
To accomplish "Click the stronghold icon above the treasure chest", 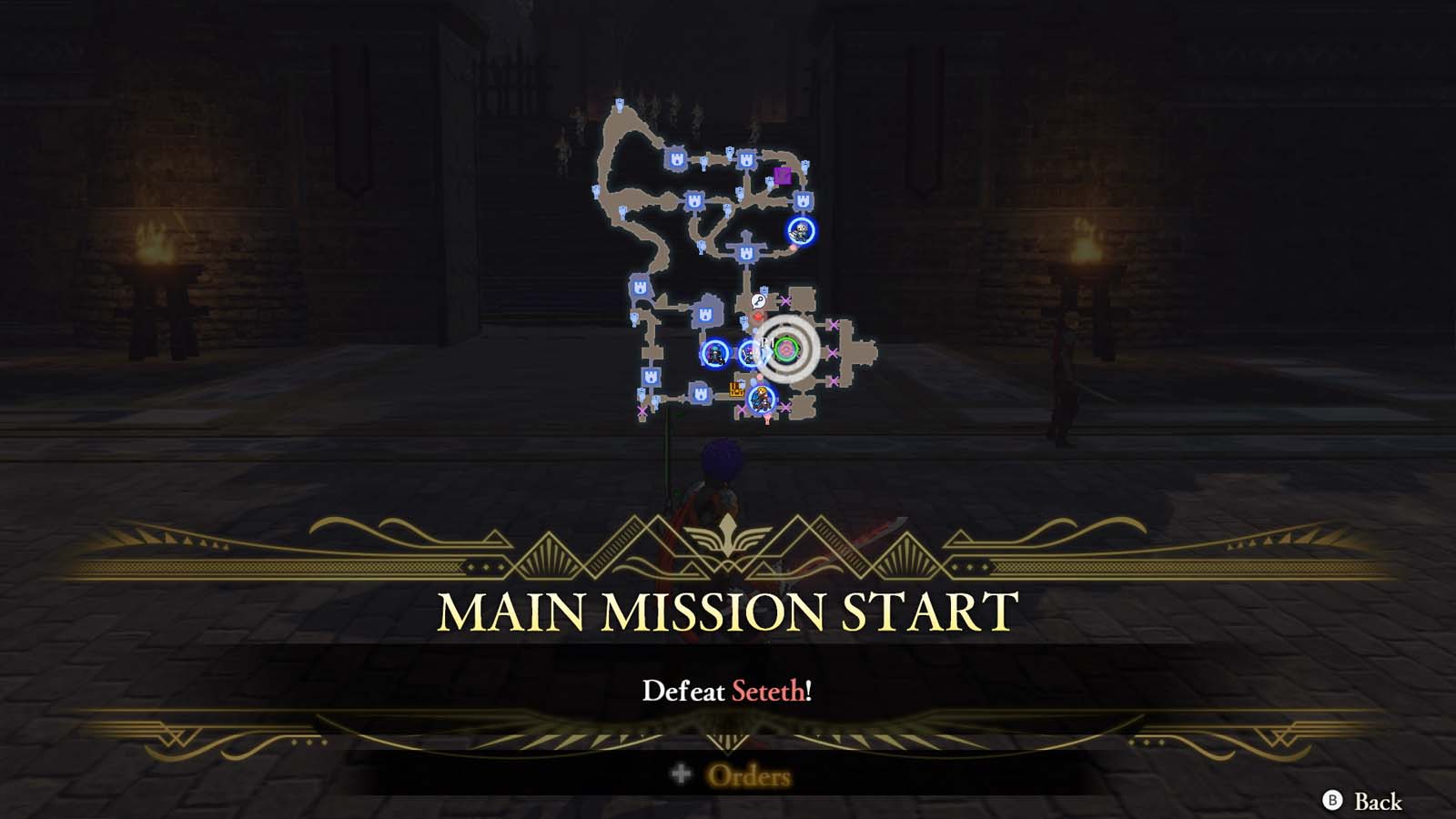I will (706, 315).
